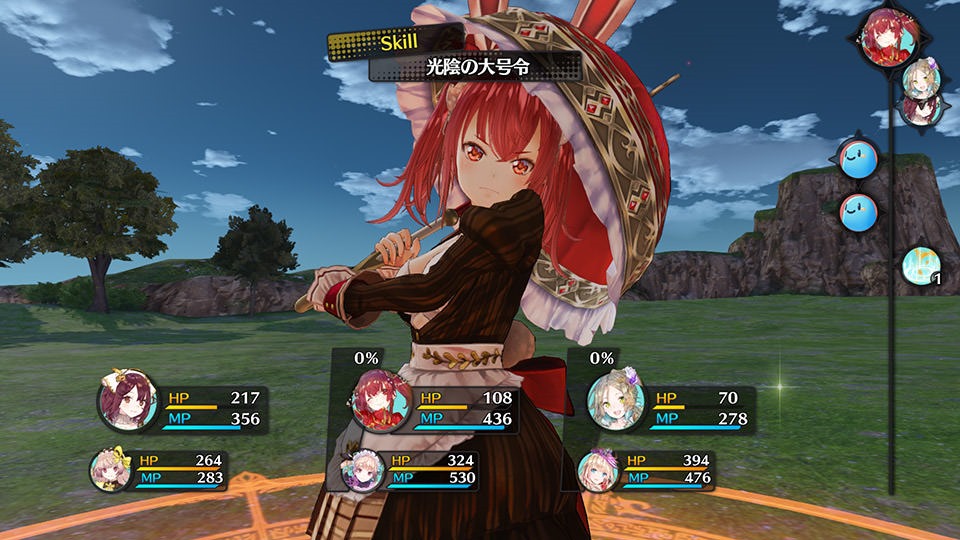Click the red-haired portrait with 108 HP
Image resolution: width=960 pixels, height=540 pixels.
(382, 400)
